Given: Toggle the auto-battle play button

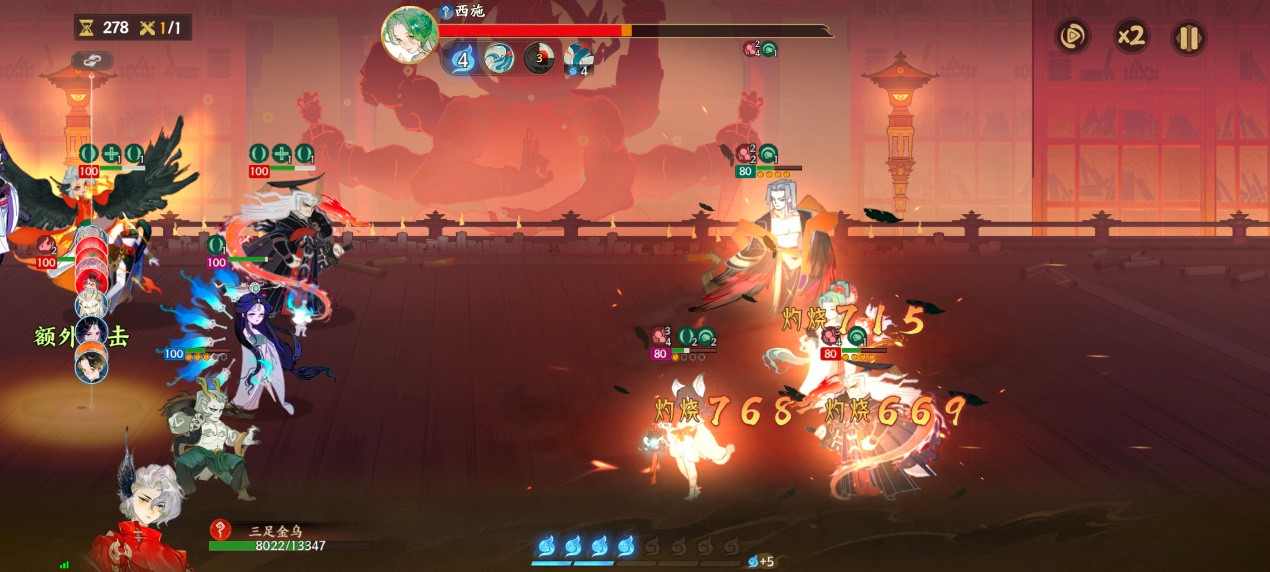Looking at the screenshot, I should 1073,38.
